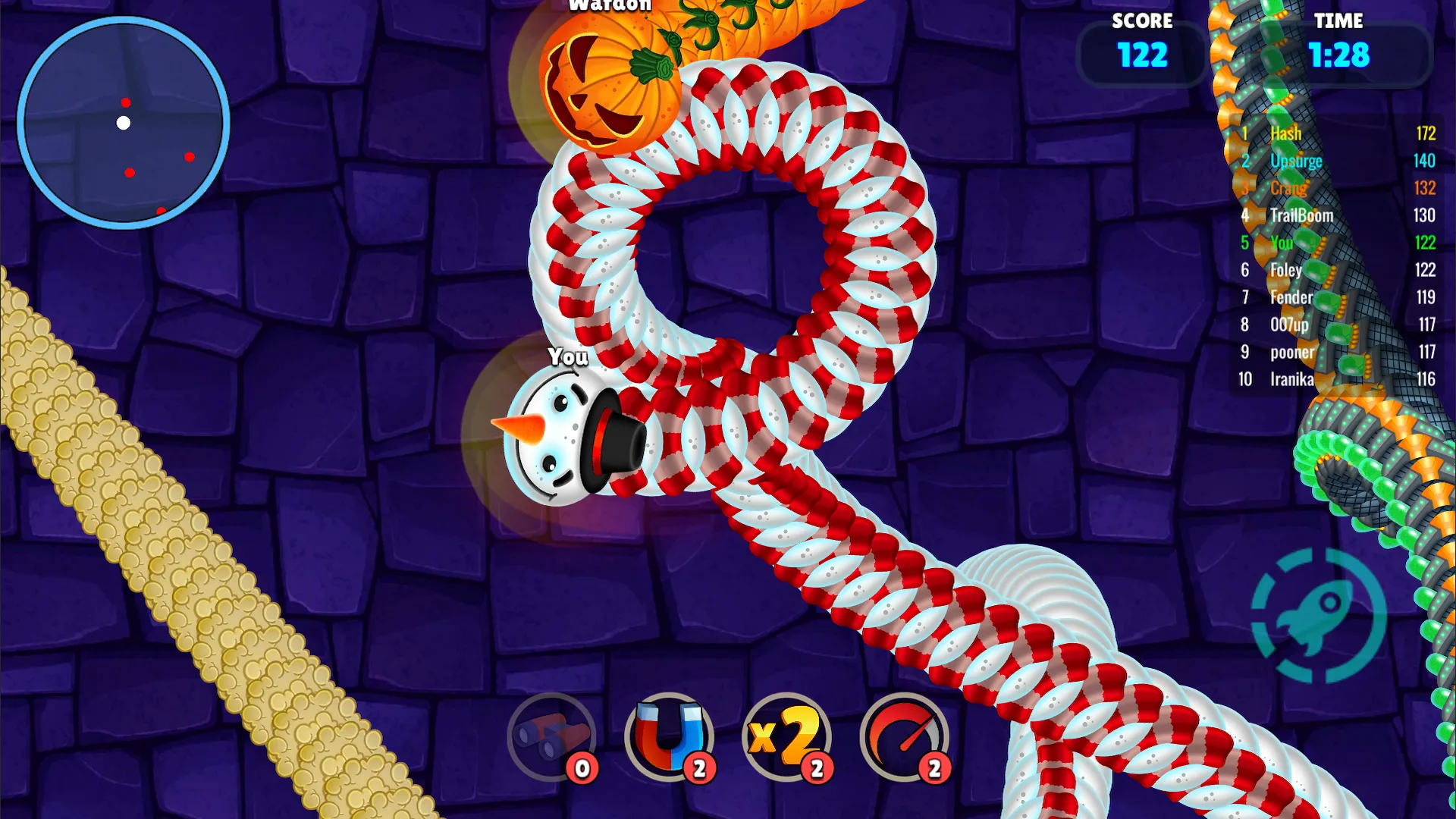This screenshot has height=819, width=1456.
Task: Use the x2 score multiplier power-up
Action: point(785,735)
